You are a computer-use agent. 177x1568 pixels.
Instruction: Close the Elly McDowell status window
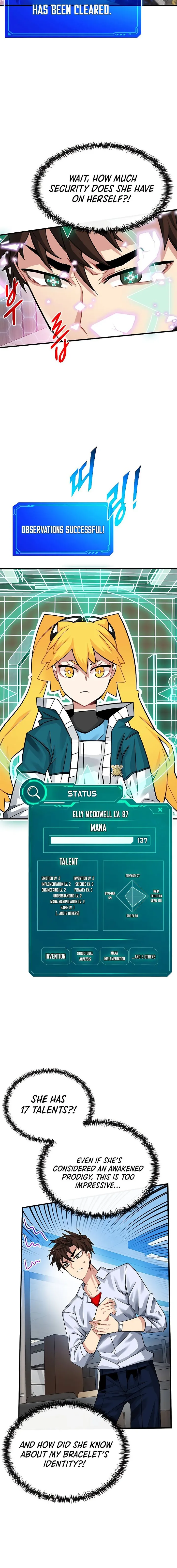[x=161, y=810]
